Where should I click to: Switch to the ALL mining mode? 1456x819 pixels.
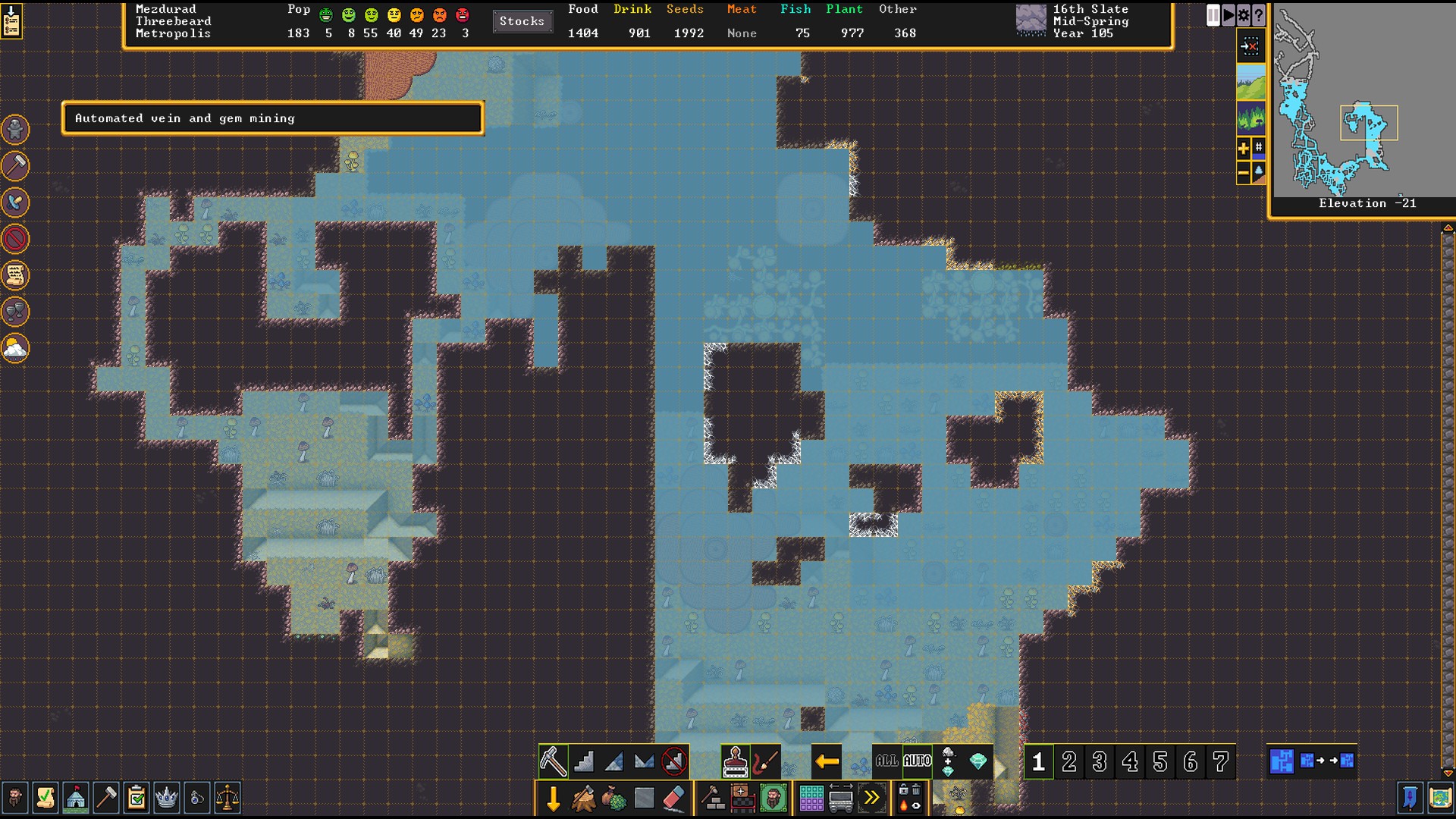(x=886, y=761)
